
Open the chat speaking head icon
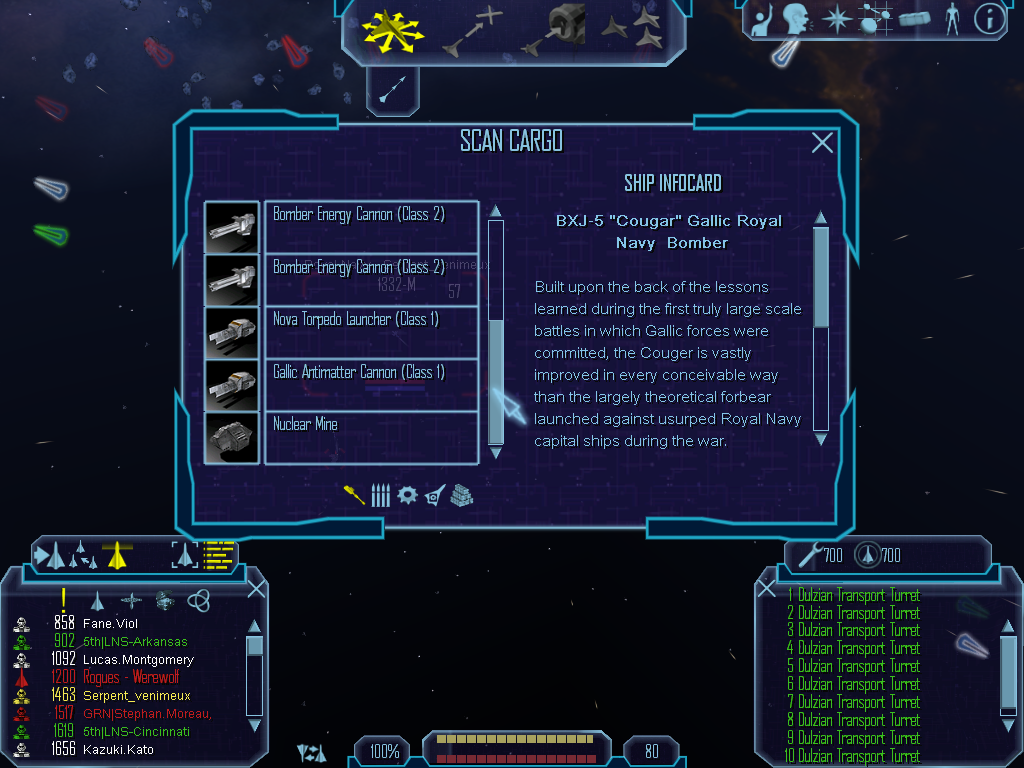tap(796, 19)
